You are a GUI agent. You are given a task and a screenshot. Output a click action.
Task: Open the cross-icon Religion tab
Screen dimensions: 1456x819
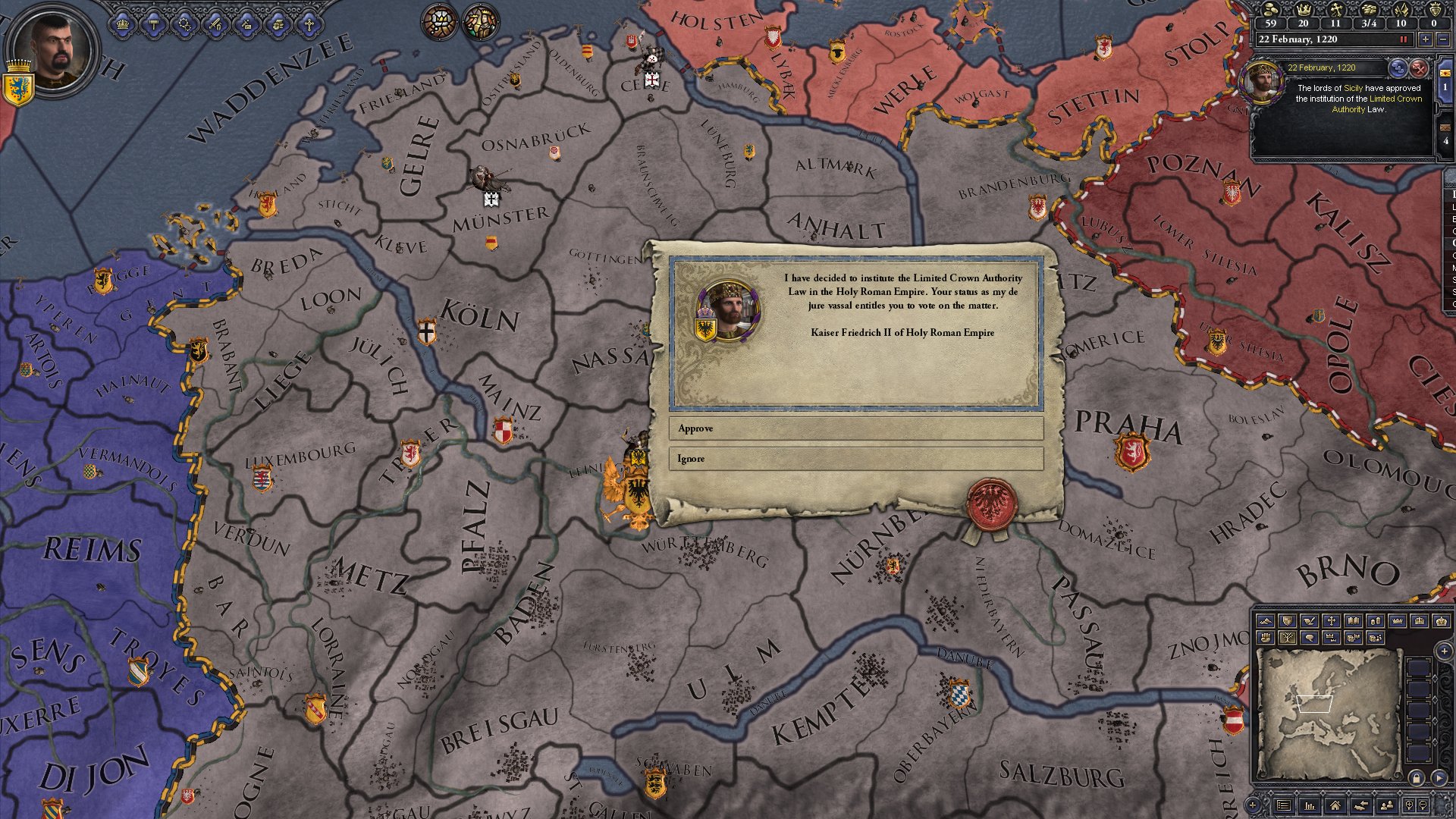coord(309,24)
